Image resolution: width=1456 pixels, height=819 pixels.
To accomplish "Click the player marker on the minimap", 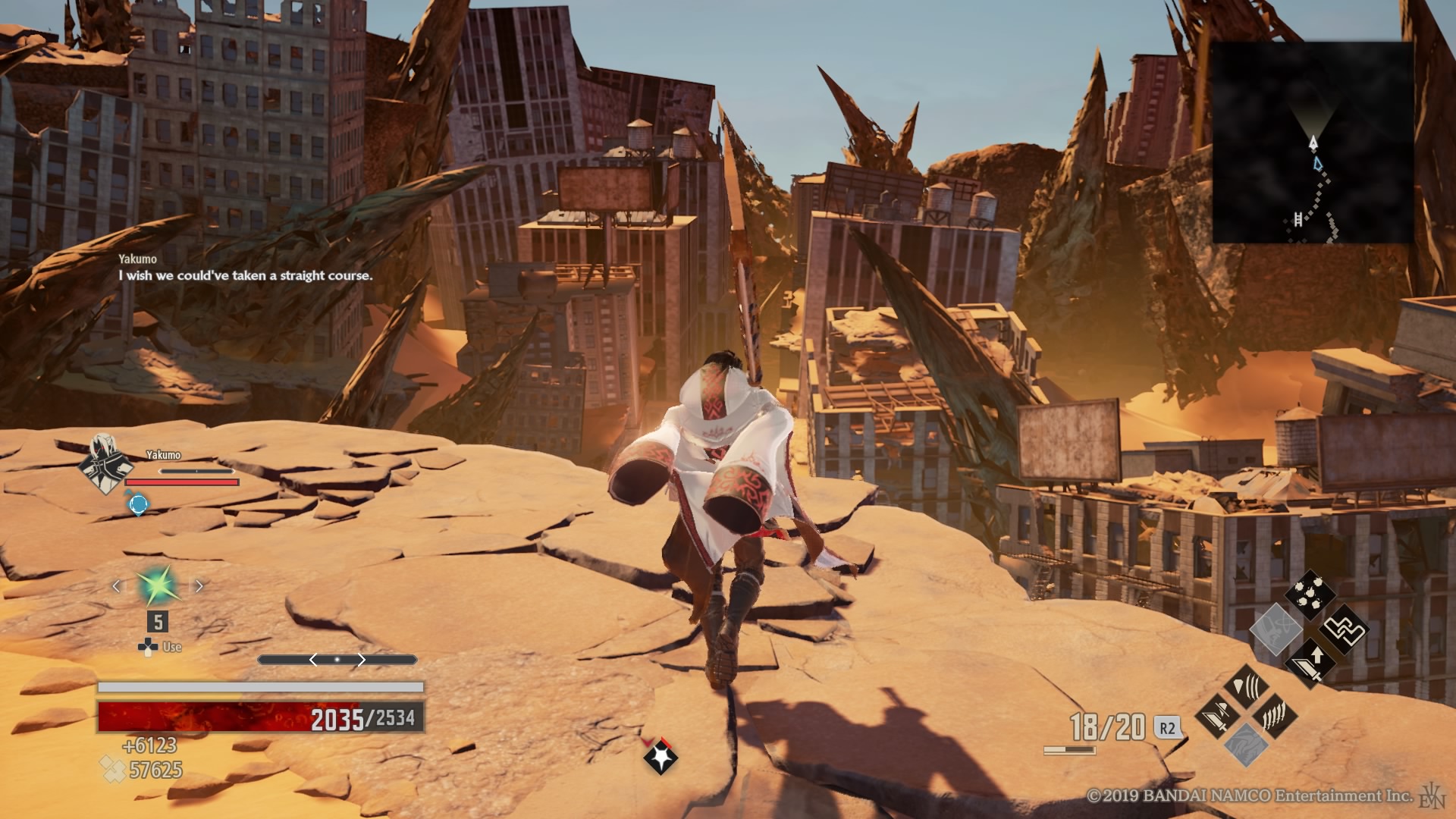I will click(x=1313, y=142).
